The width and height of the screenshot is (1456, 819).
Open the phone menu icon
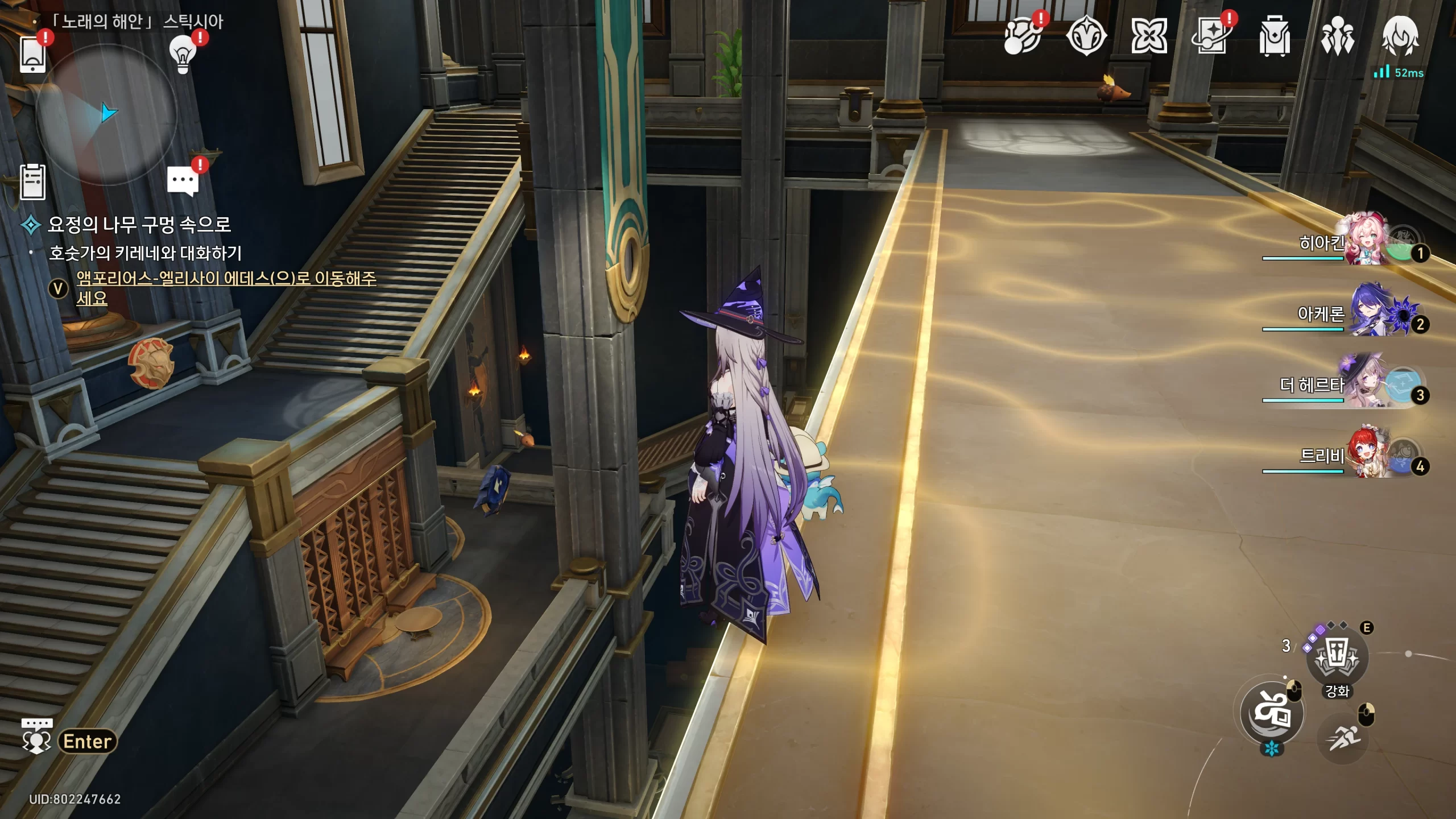[33, 55]
